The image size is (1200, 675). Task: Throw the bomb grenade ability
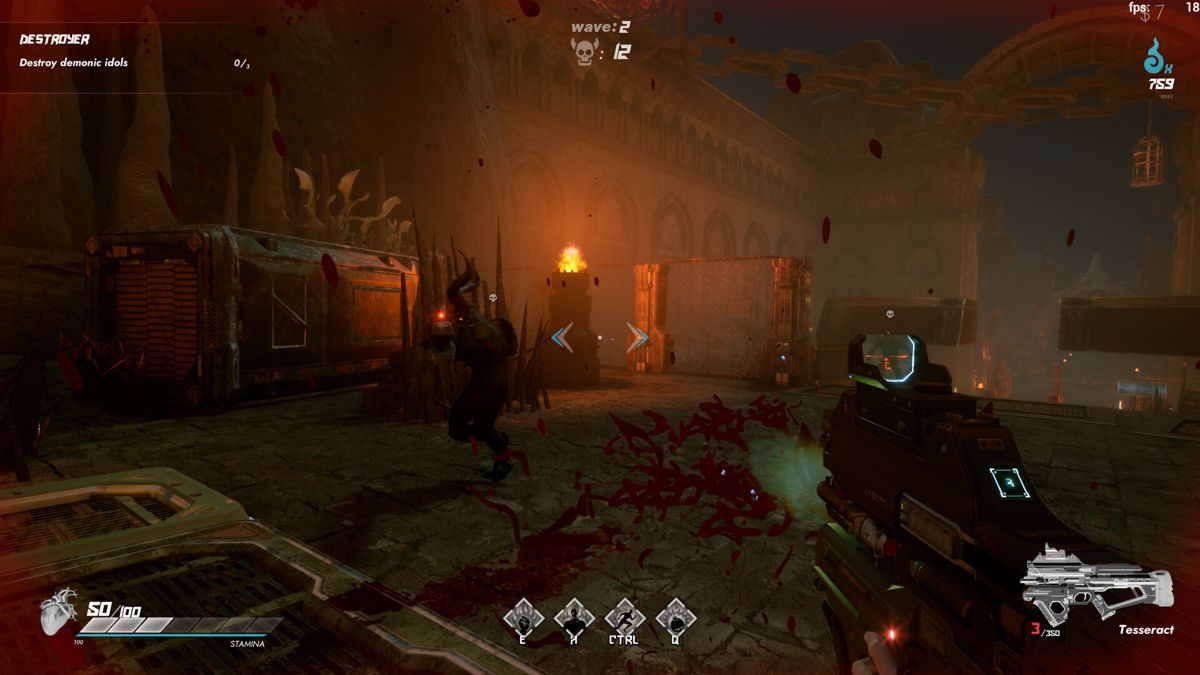676,617
